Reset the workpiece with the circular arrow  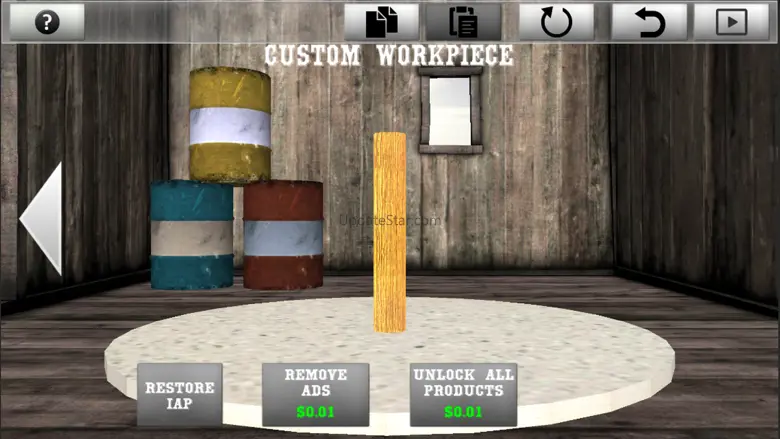point(556,22)
